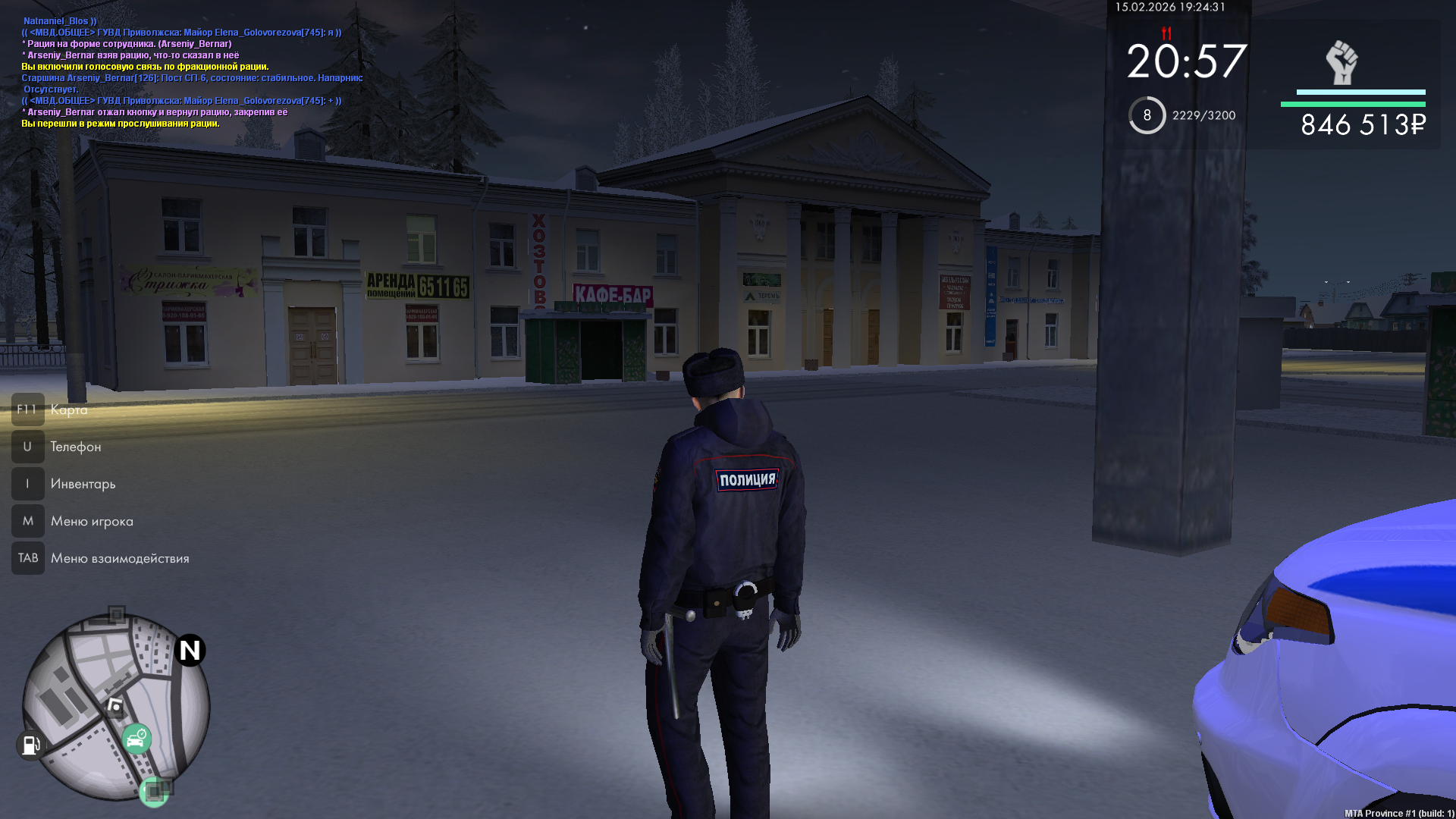Select the gas station marker on the minimap
The image size is (1456, 819).
[x=30, y=745]
